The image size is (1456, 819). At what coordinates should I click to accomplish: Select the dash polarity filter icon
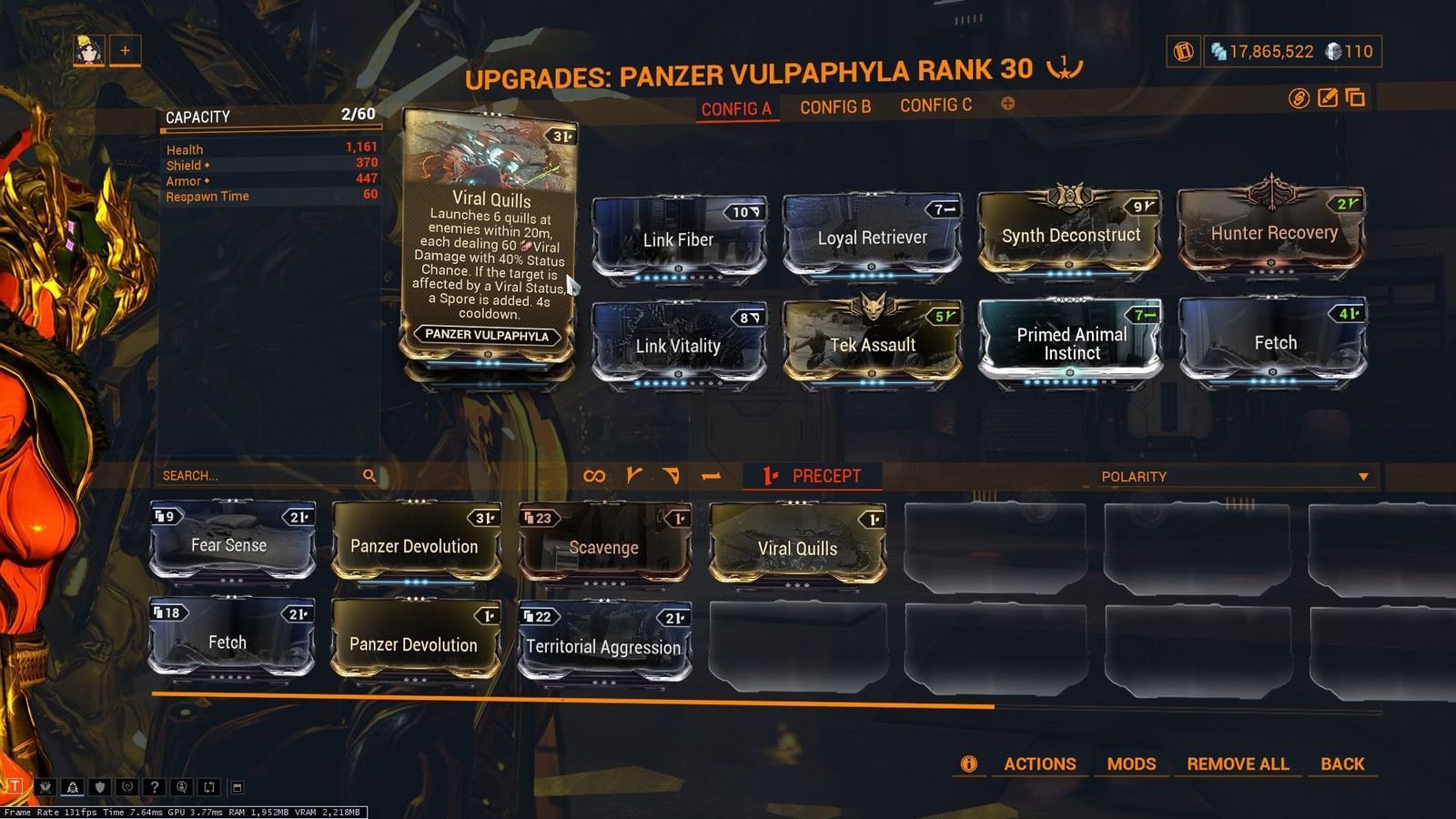pyautogui.click(x=711, y=474)
